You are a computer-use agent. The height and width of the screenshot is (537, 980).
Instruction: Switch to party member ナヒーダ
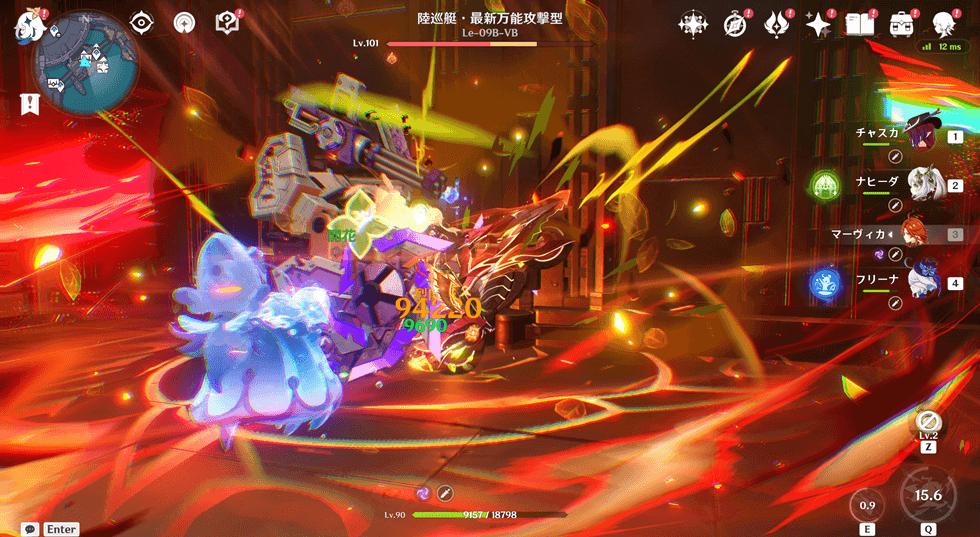(921, 185)
